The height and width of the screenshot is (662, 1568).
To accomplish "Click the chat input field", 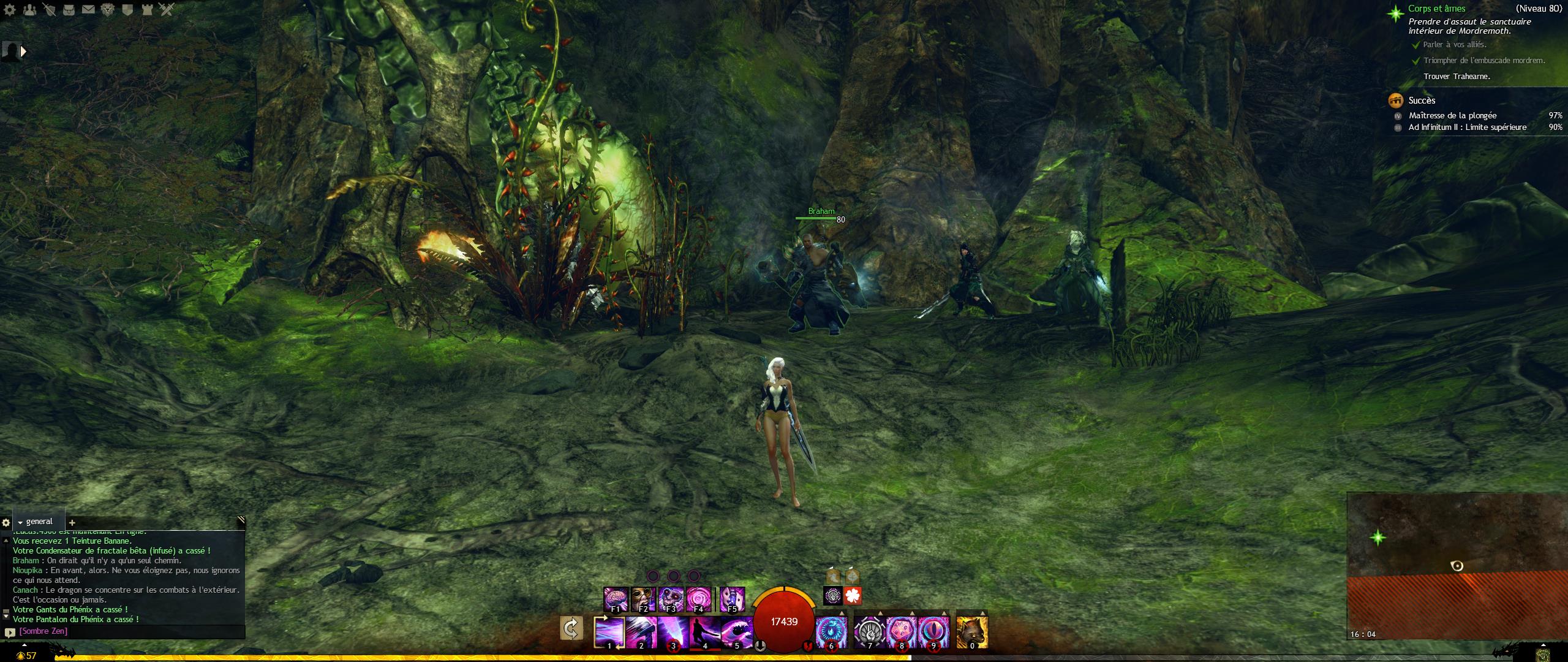I will 129,631.
